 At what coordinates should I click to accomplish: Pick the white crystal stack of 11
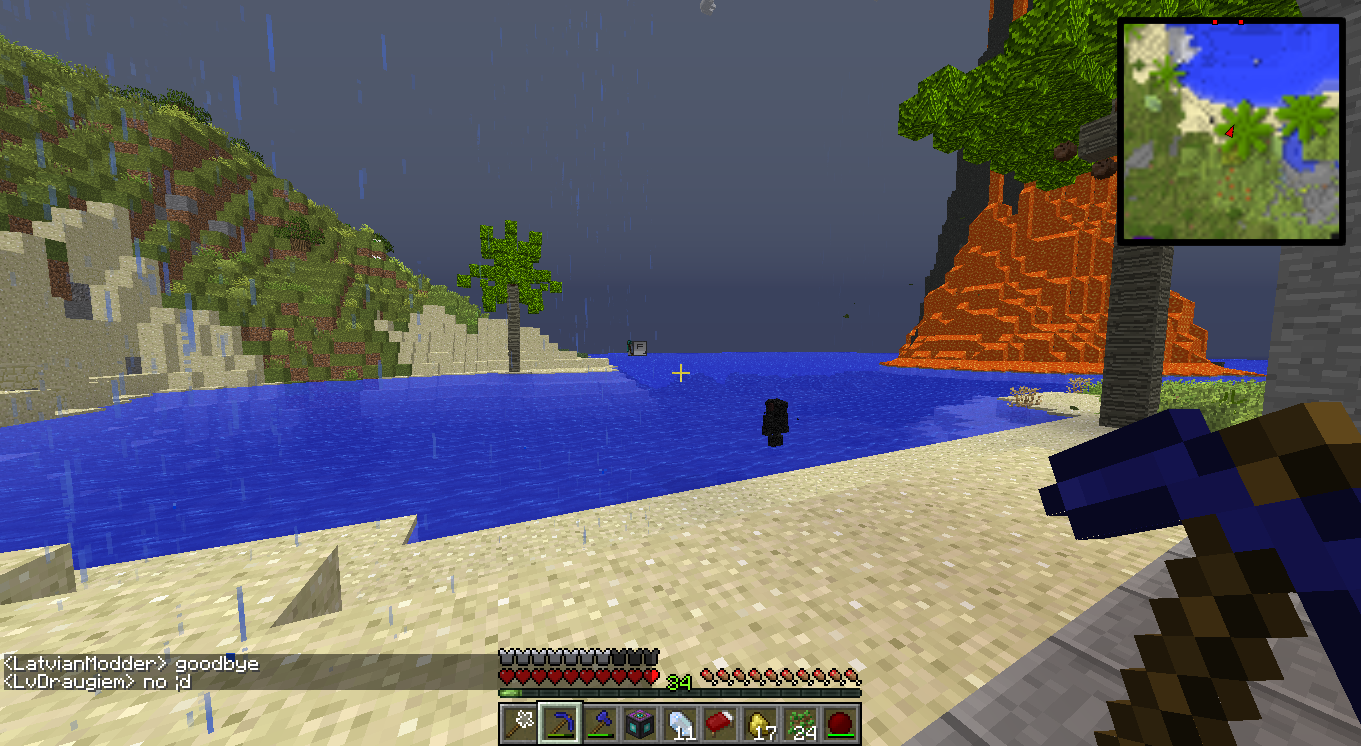coord(680,723)
